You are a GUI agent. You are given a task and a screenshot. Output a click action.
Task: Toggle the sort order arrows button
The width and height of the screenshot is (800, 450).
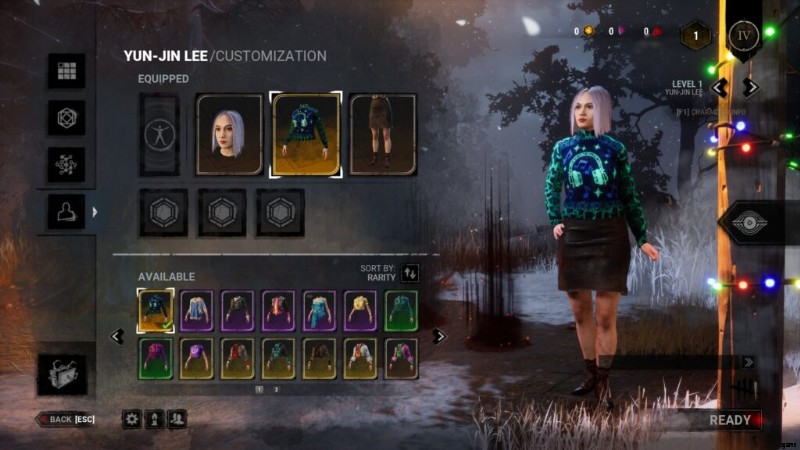[x=410, y=273]
